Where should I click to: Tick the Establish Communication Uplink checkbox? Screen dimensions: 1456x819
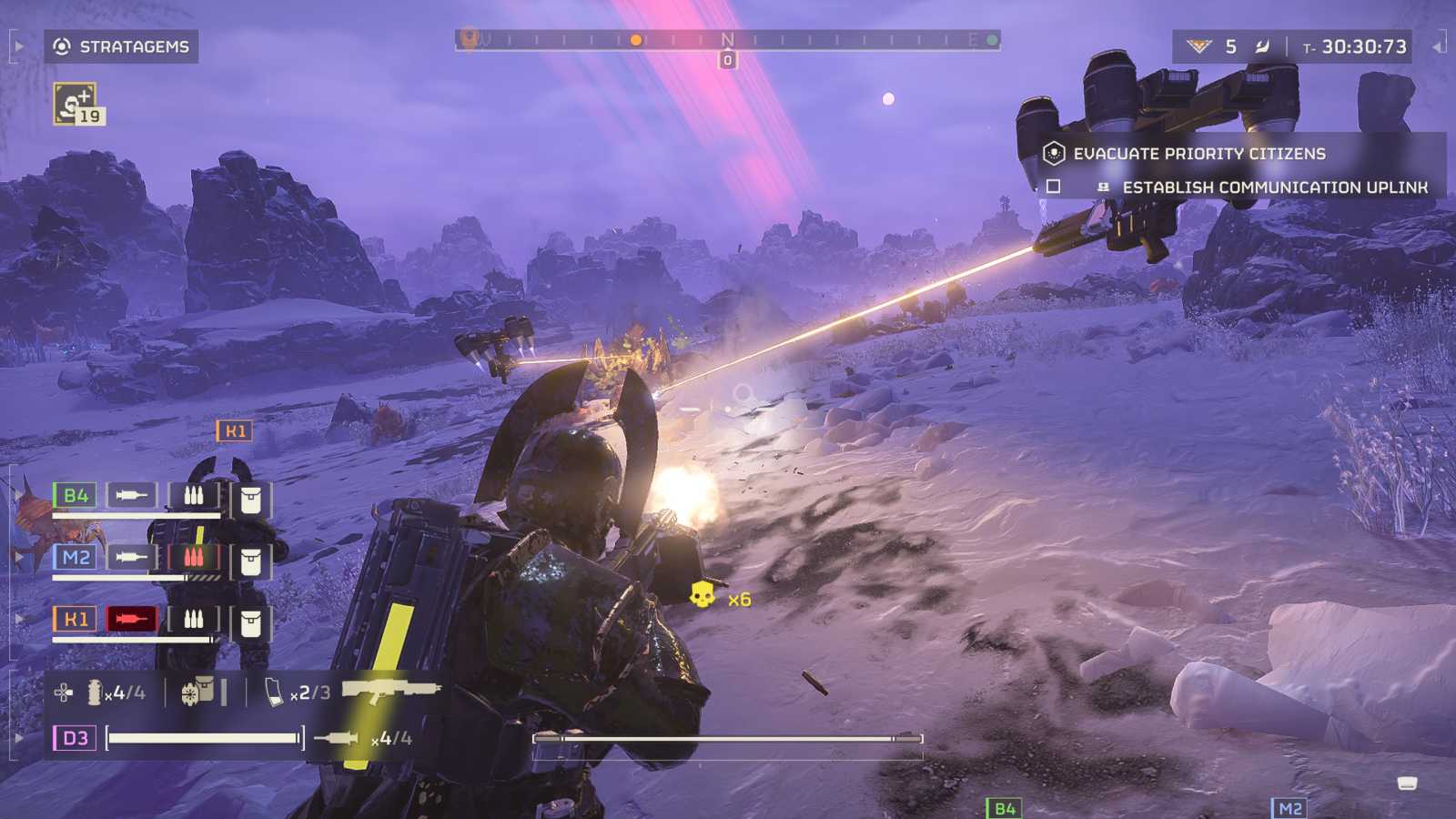(x=1054, y=187)
